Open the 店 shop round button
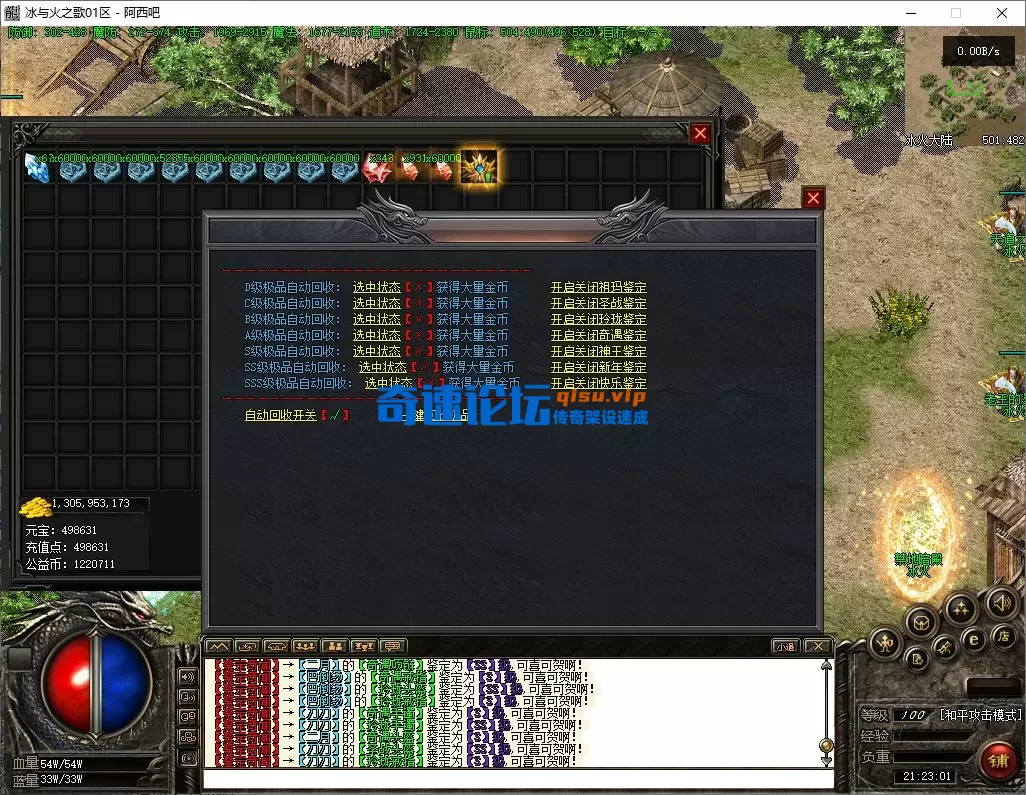Screen dimensions: 1026x795 pos(1002,636)
